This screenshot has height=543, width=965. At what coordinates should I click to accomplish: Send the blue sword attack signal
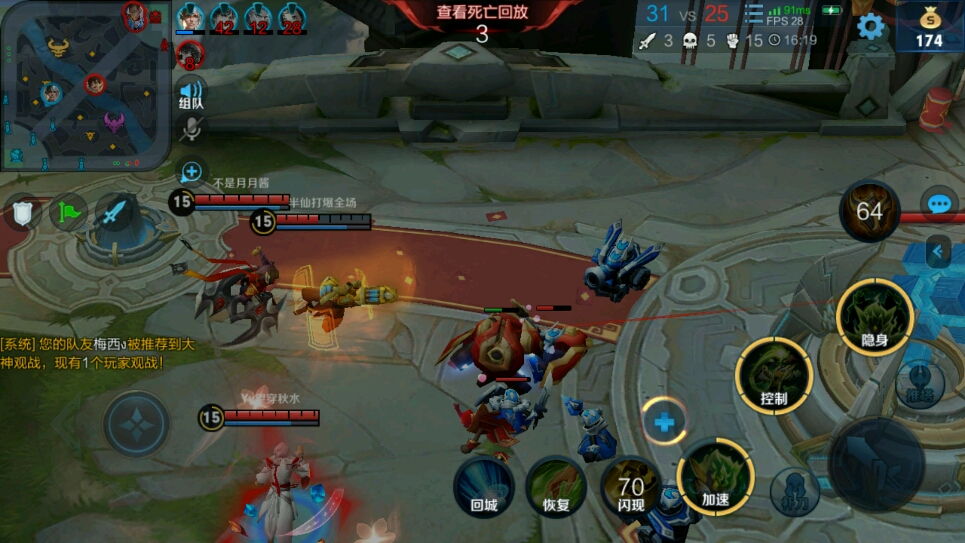coord(115,211)
